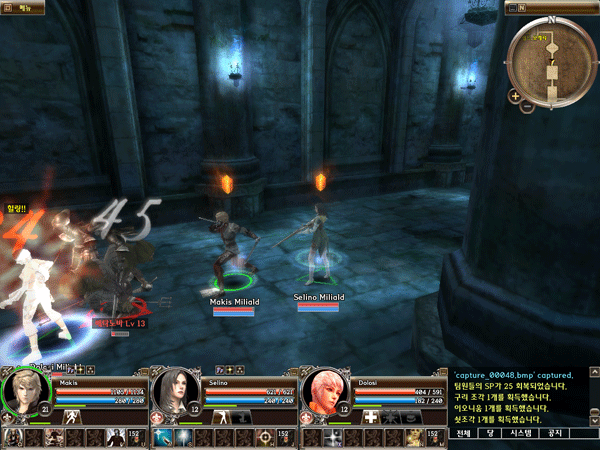Screen dimensions: 600x450
Task: Switch to the 시스템 chat tab
Action: 521,433
